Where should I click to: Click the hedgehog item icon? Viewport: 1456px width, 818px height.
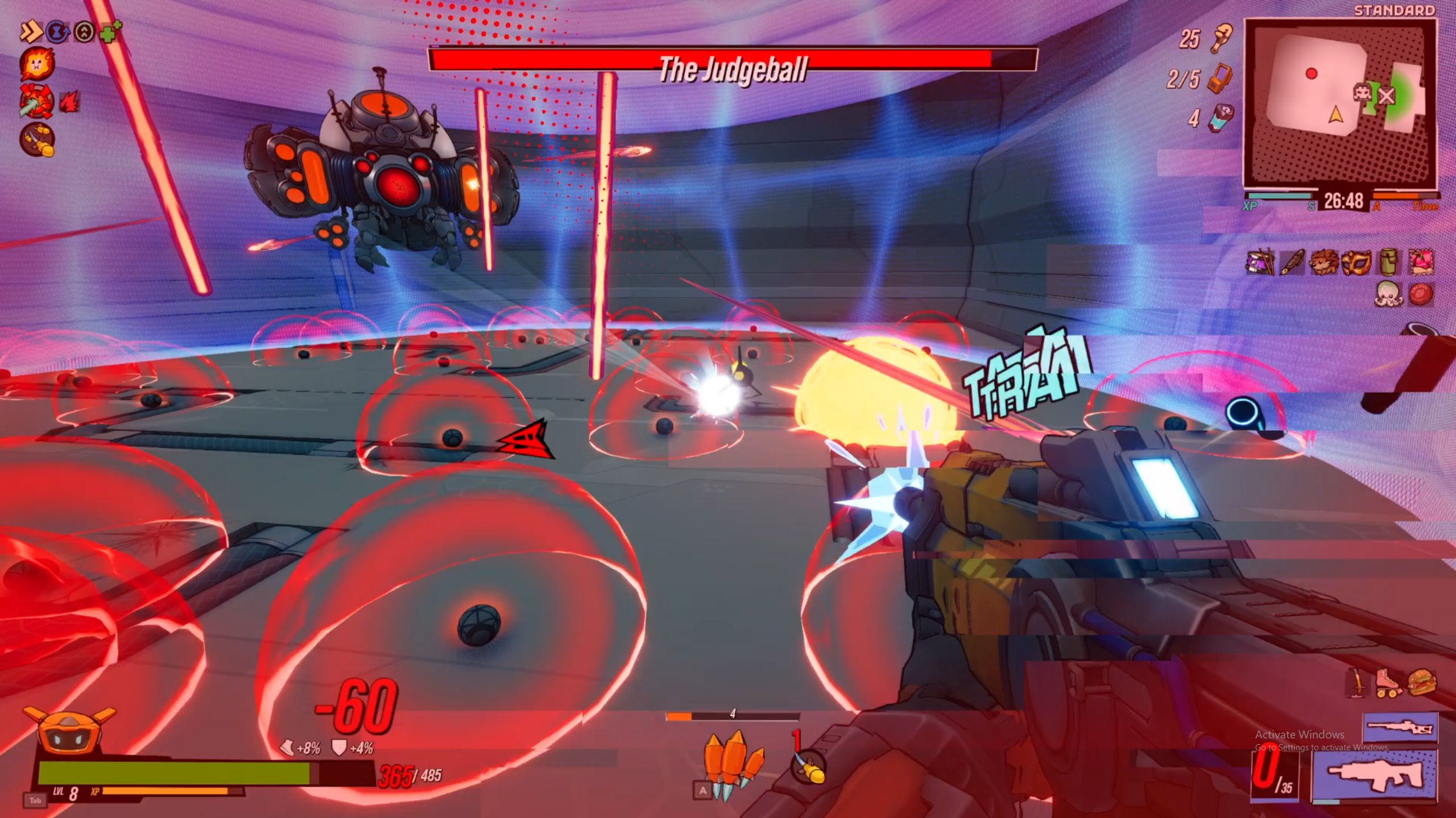point(1323,263)
